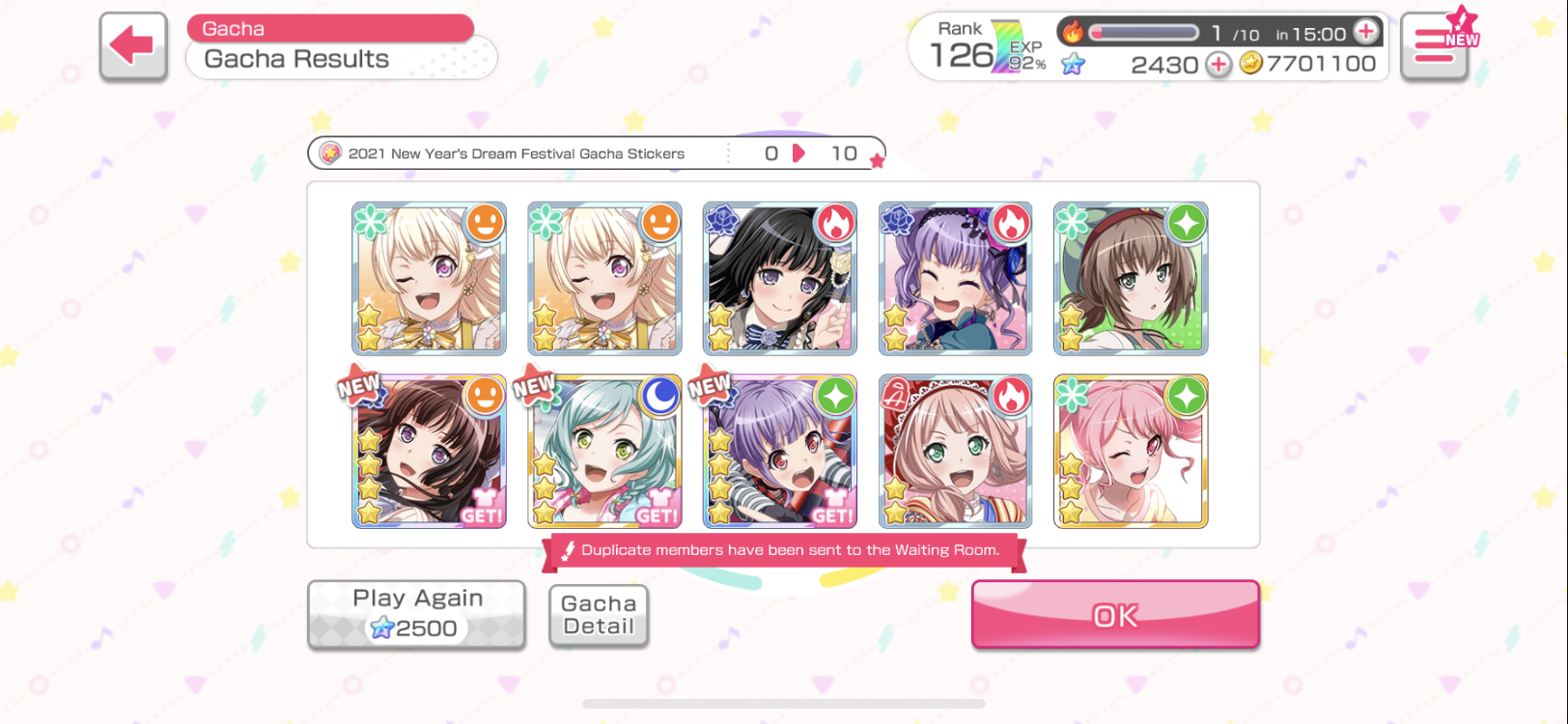View the black-haired girl card with rose icon
This screenshot has height=724, width=1568.
pos(779,278)
